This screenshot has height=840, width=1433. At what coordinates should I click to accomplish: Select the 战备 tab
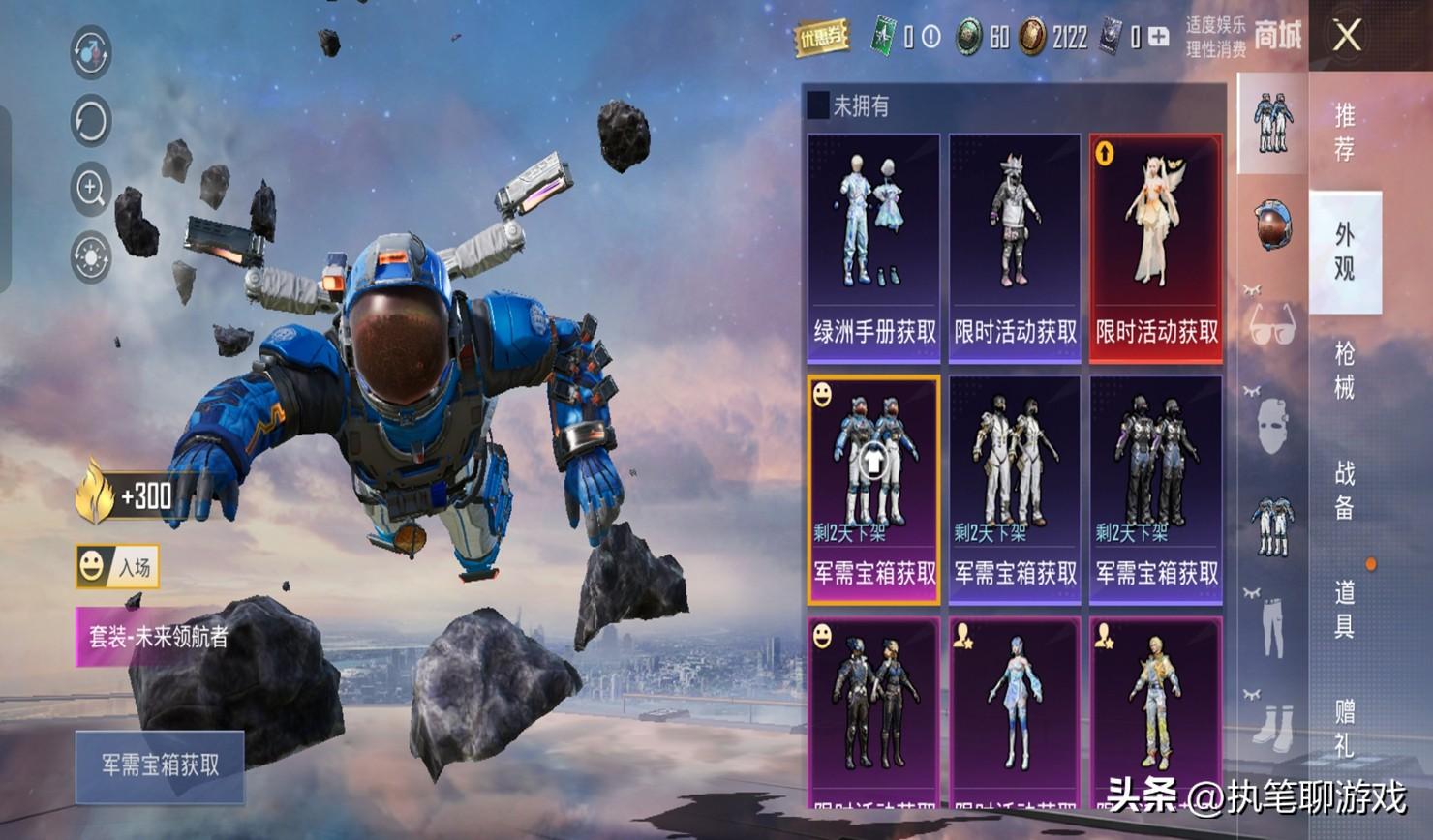1345,490
